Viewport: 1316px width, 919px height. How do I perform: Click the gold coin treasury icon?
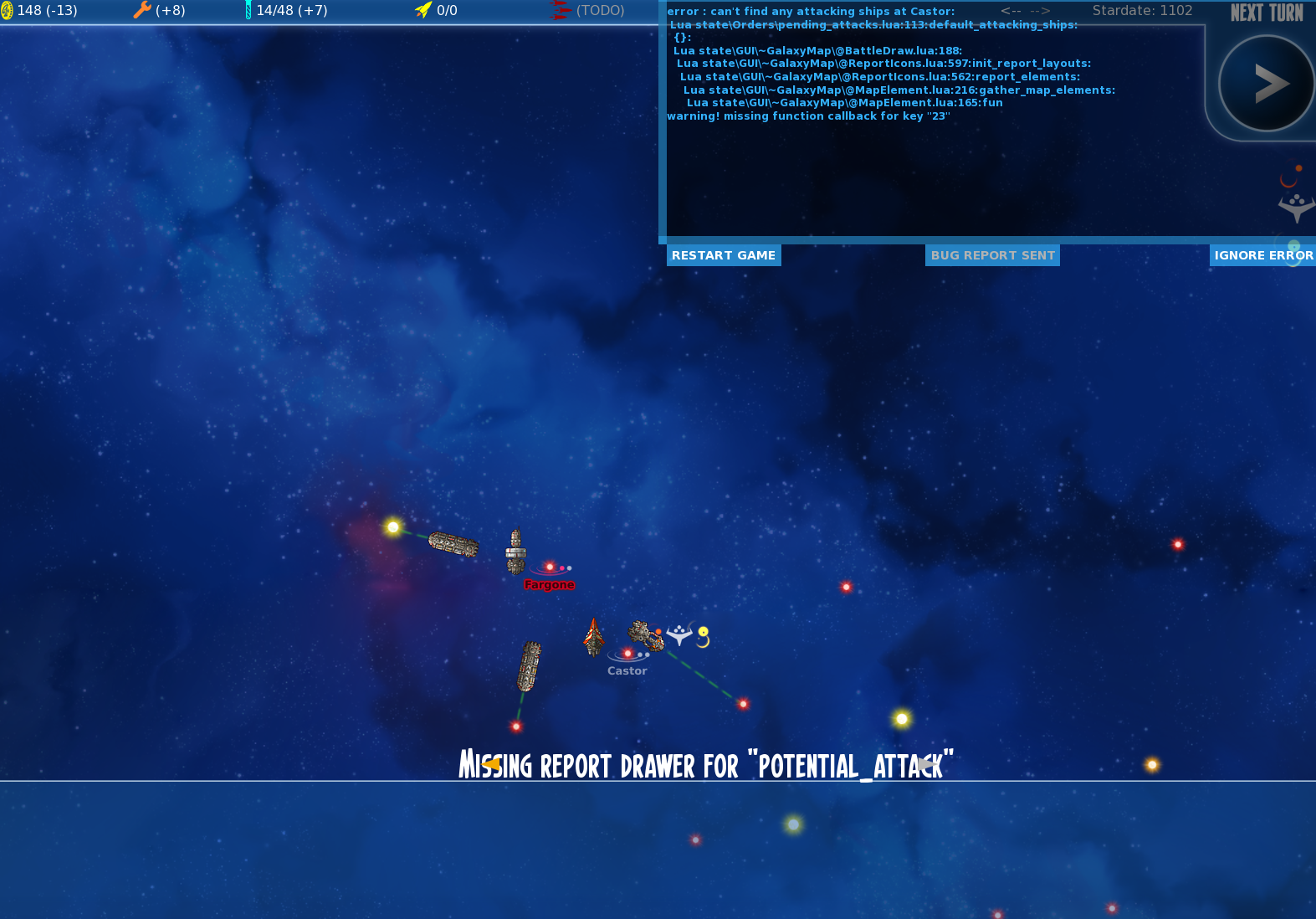click(11, 11)
